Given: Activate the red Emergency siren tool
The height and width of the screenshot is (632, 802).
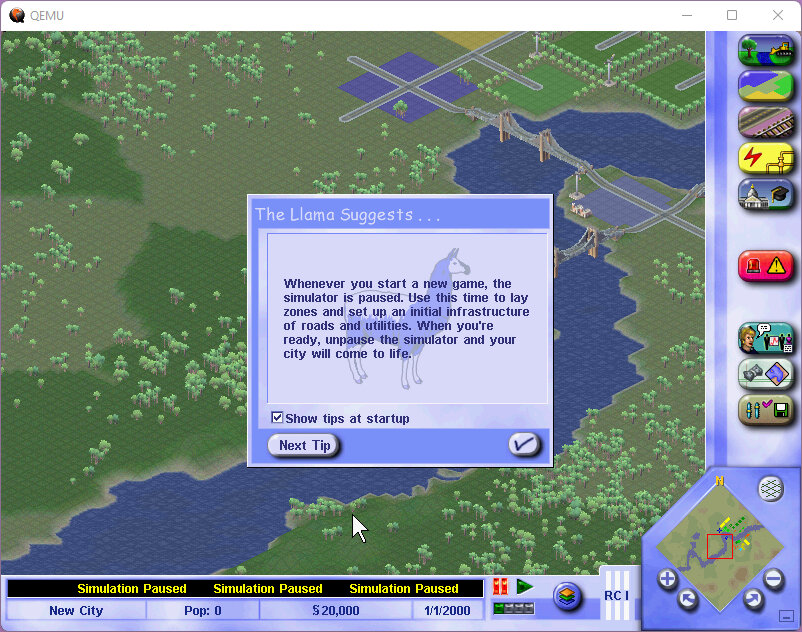Looking at the screenshot, I should 765,264.
